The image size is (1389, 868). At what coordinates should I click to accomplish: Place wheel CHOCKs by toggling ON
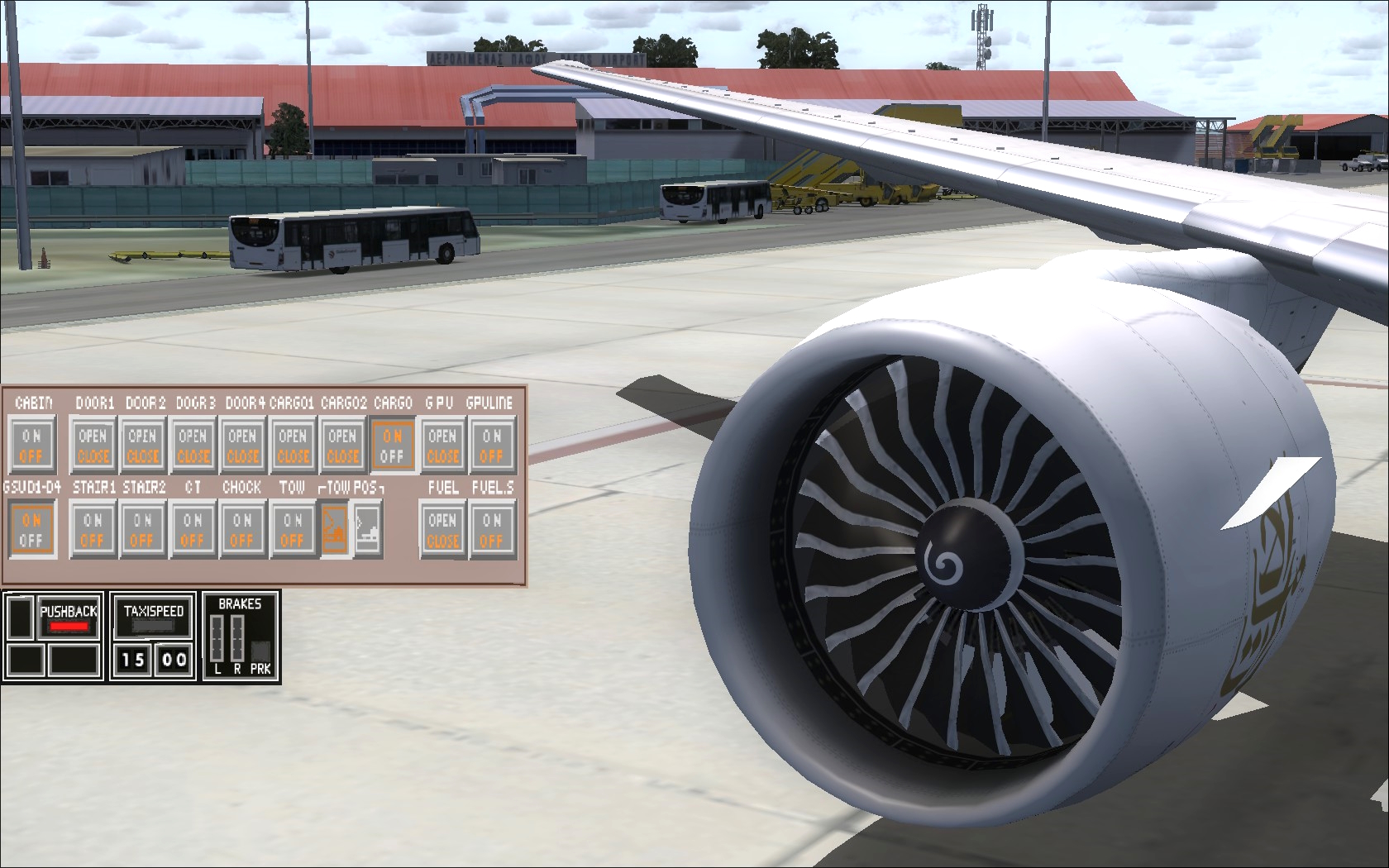tap(241, 521)
